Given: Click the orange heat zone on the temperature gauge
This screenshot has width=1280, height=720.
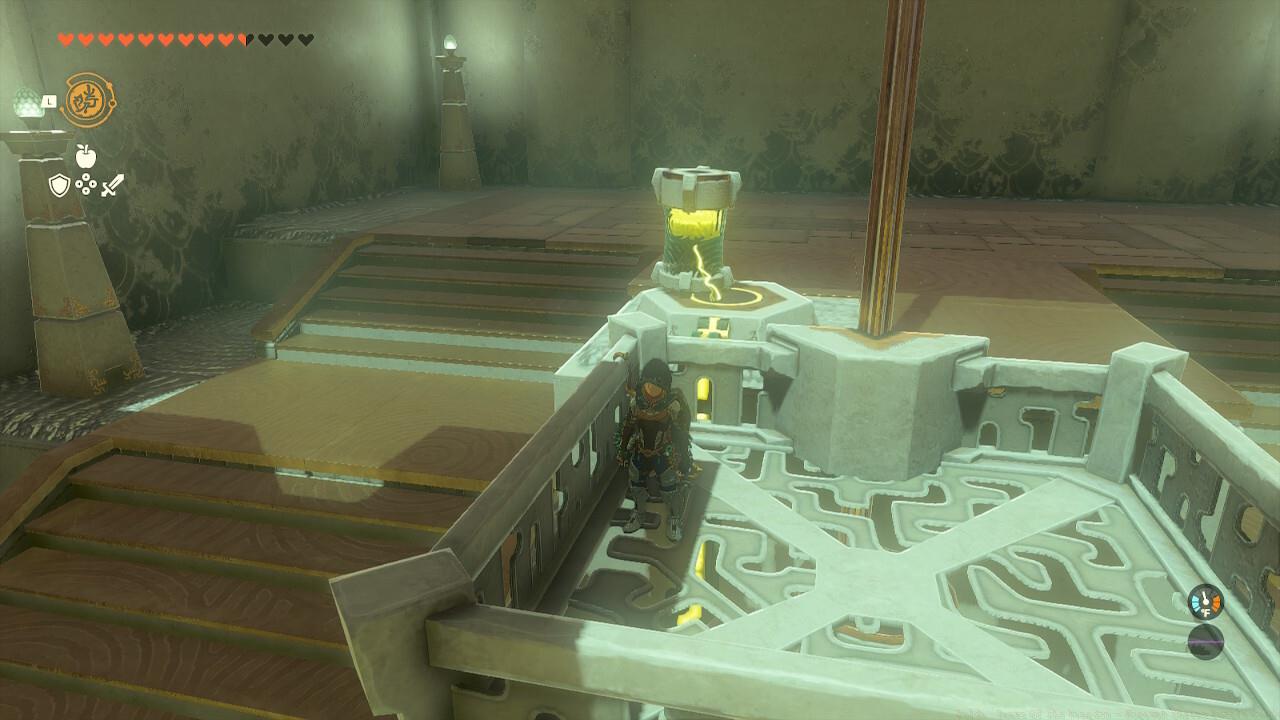Looking at the screenshot, I should [x=1216, y=600].
